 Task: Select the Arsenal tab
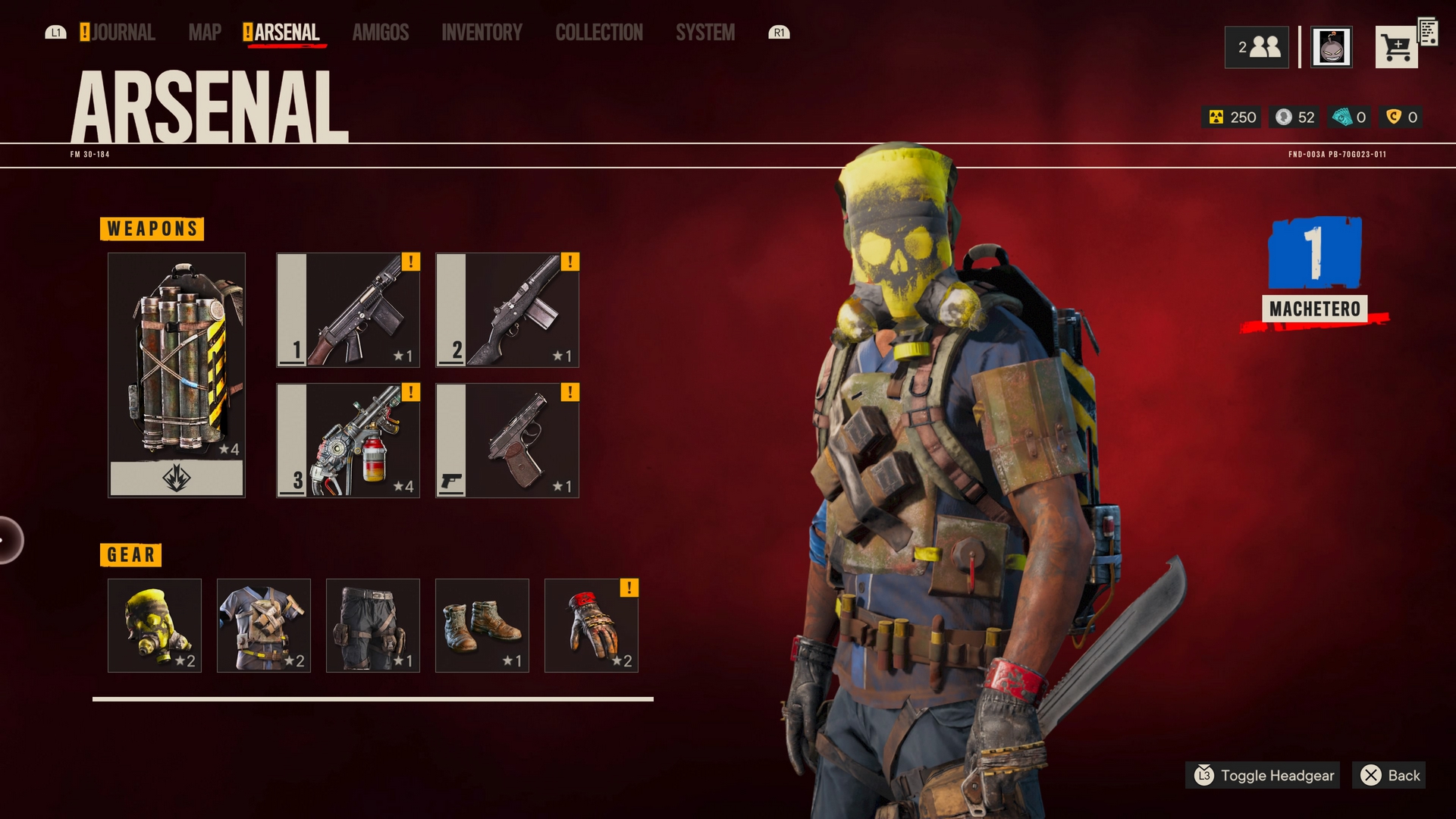[x=286, y=33]
